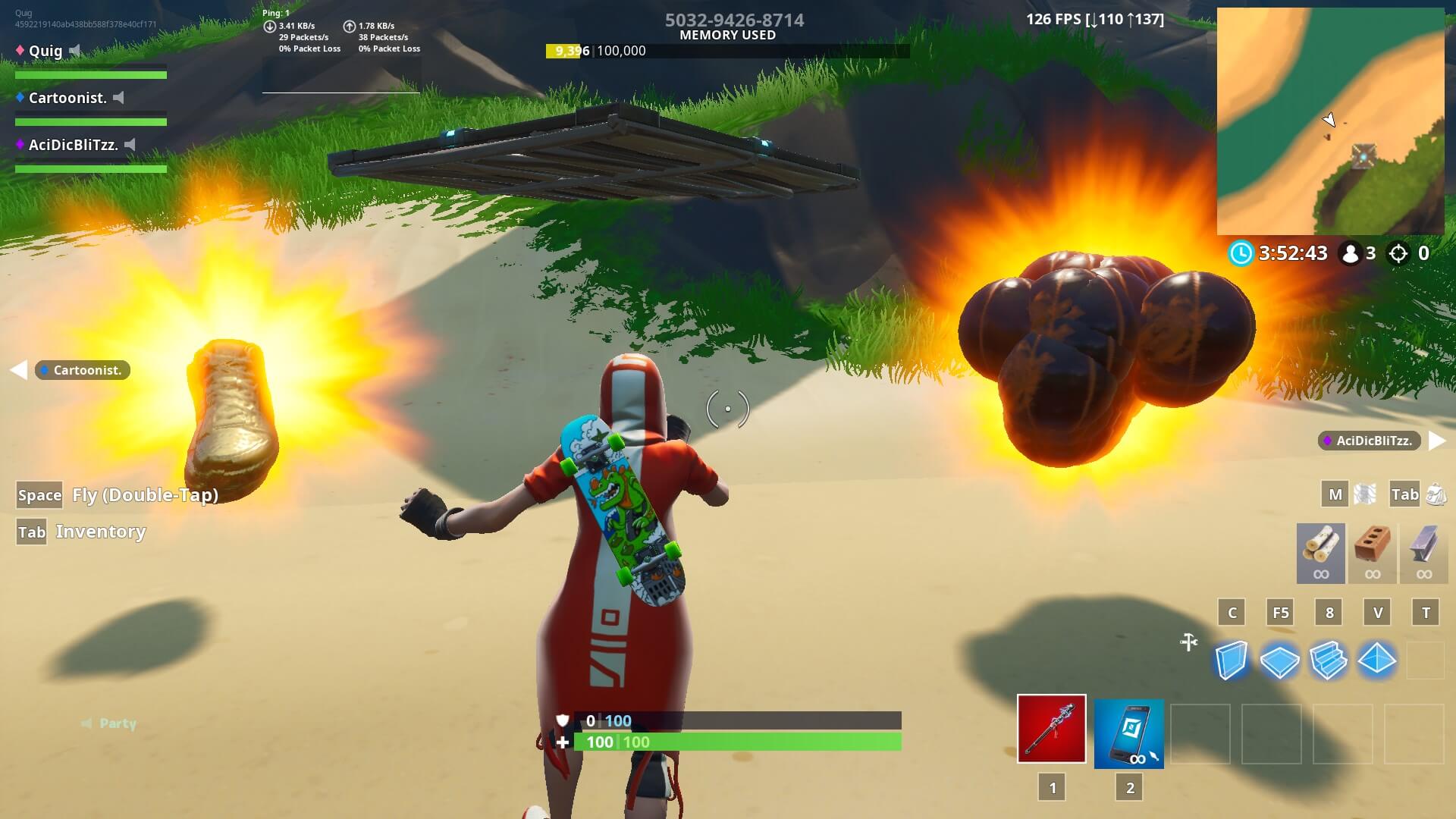Image resolution: width=1456 pixels, height=819 pixels.
Task: Select the wood building material
Action: click(1319, 553)
